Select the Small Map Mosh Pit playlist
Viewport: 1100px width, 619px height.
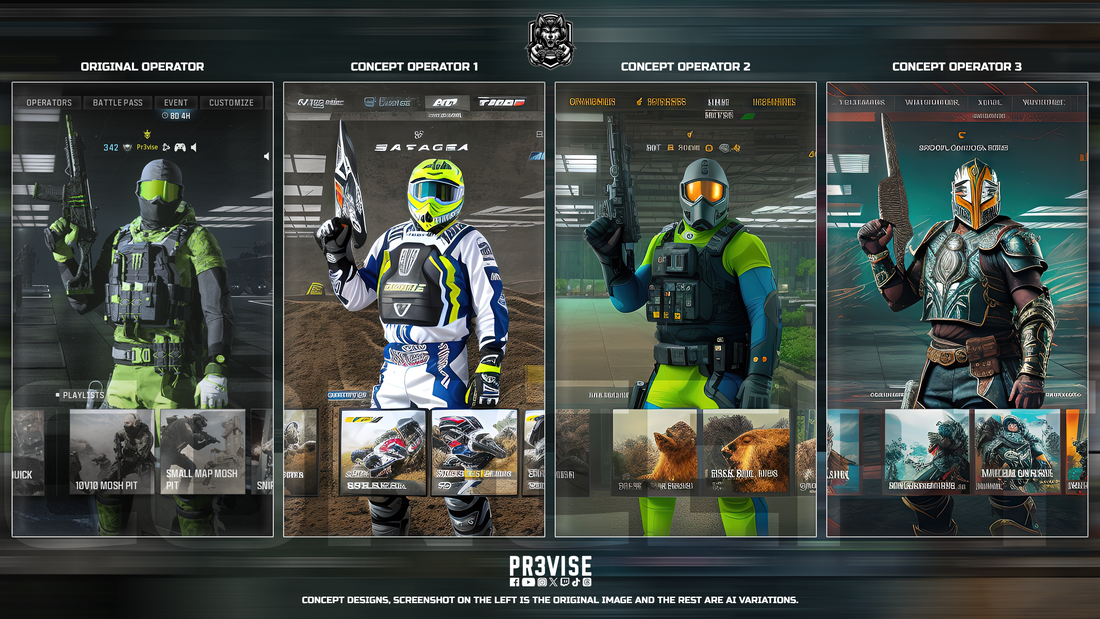coord(201,452)
